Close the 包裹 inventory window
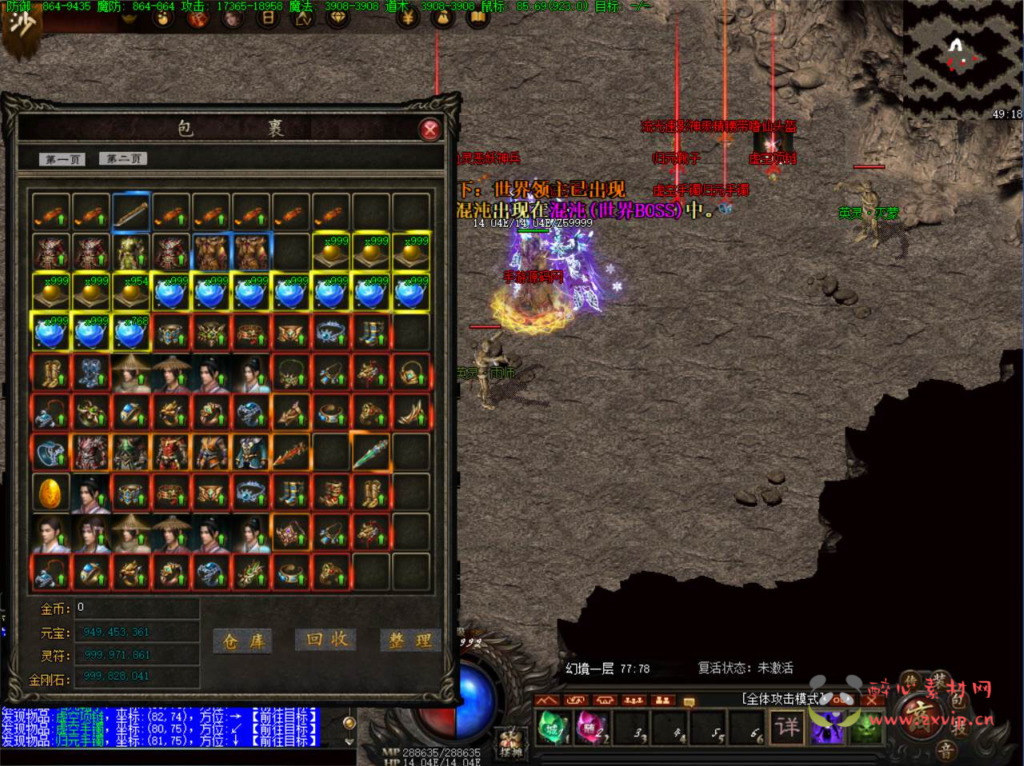 (x=430, y=130)
